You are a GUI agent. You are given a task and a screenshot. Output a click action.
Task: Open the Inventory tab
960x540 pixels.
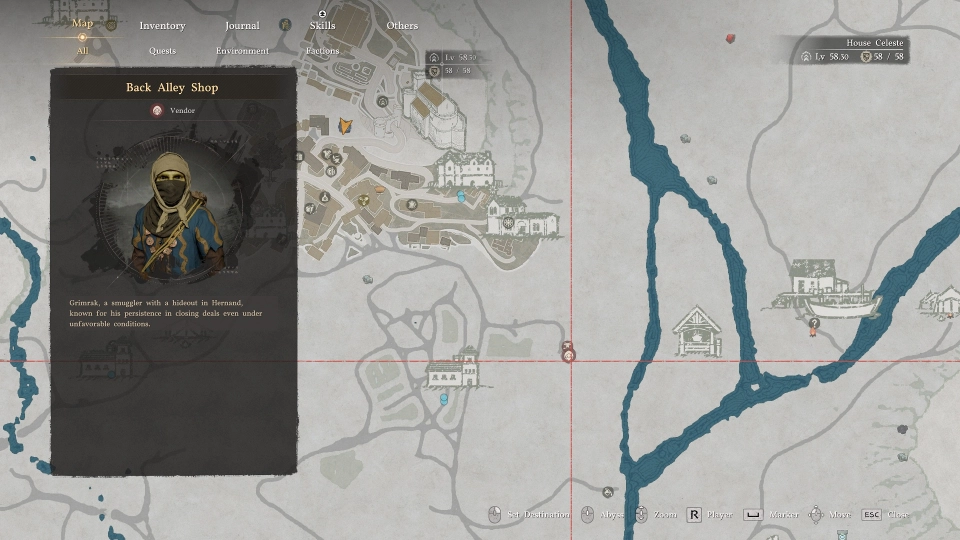(162, 25)
